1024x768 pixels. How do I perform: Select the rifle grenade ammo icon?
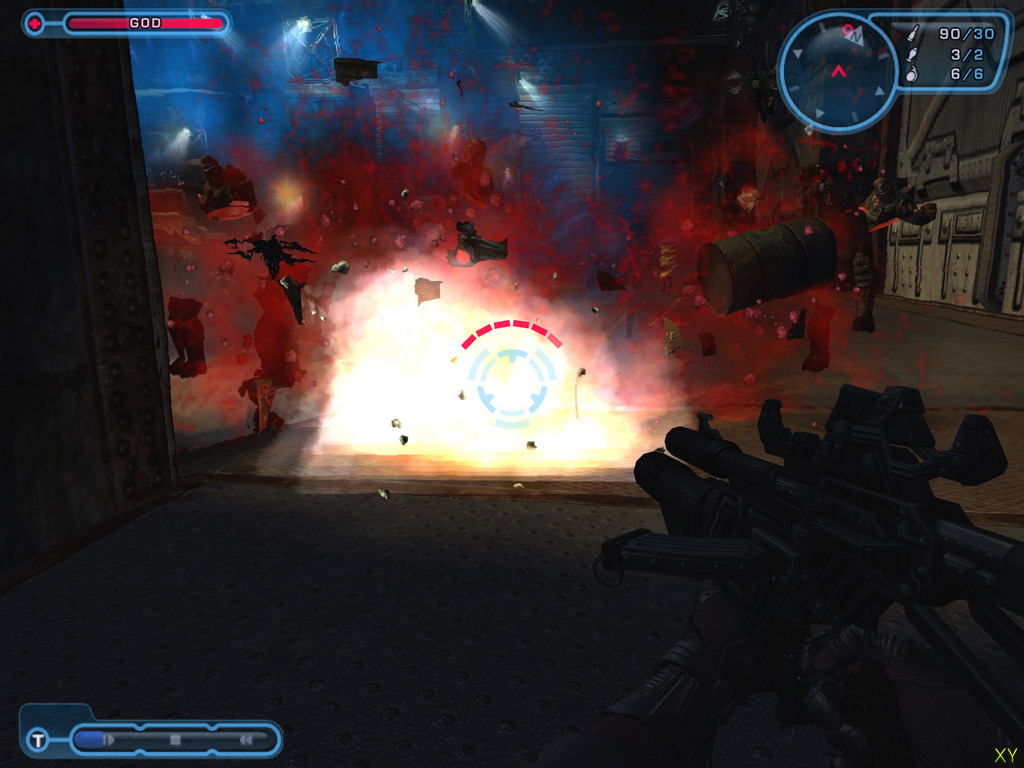911,54
